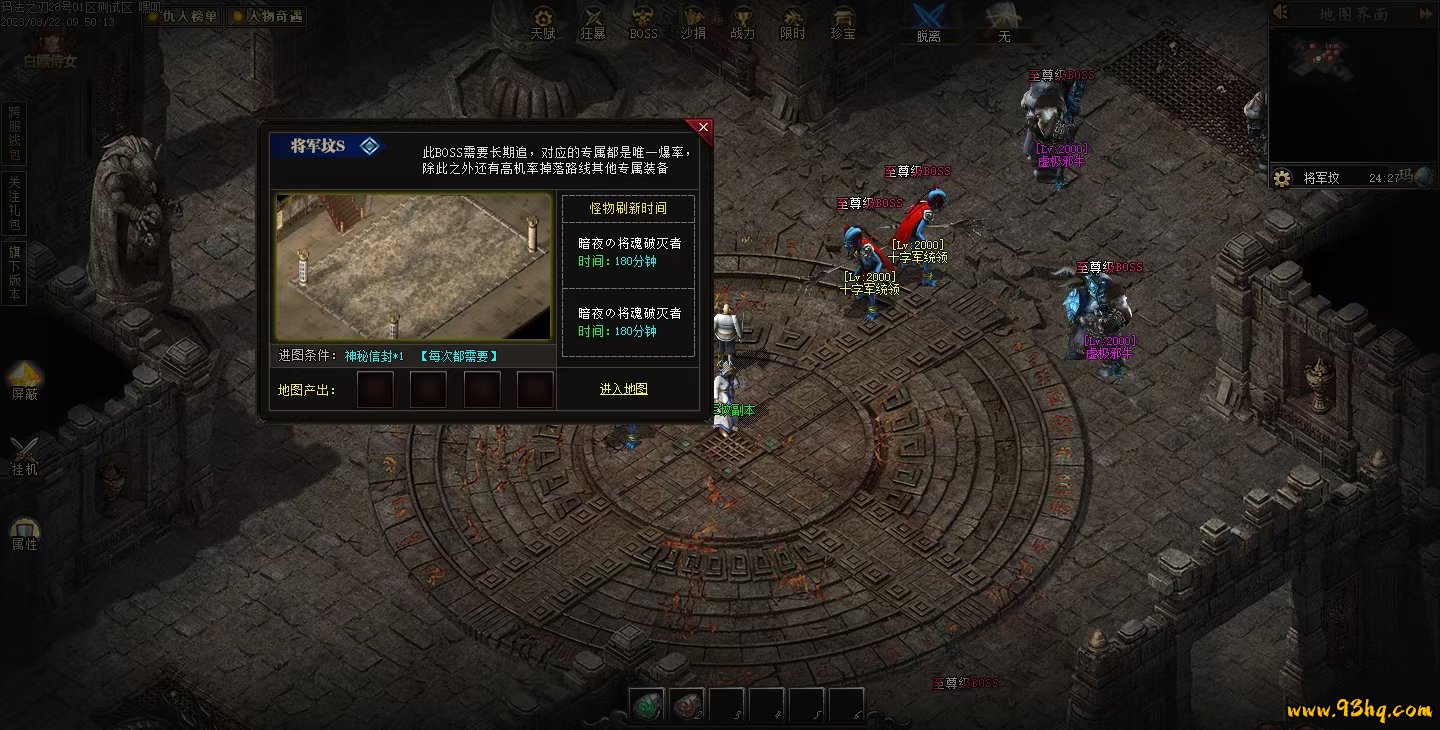Open the 关注礼包 follow gift pack tab
This screenshot has height=730, width=1440.
point(14,202)
